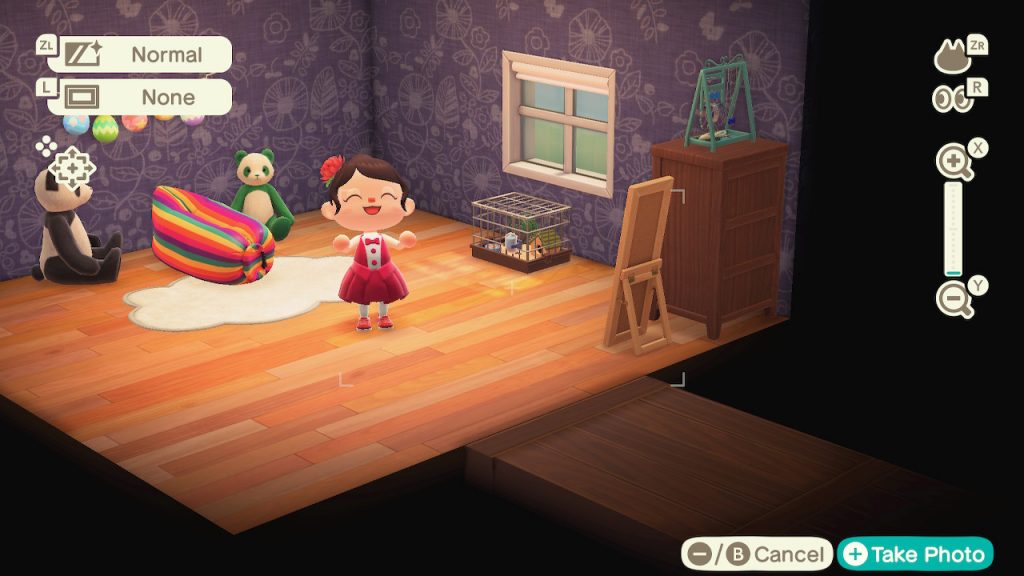
Task: Change the Normal filter setting
Action: coord(140,54)
